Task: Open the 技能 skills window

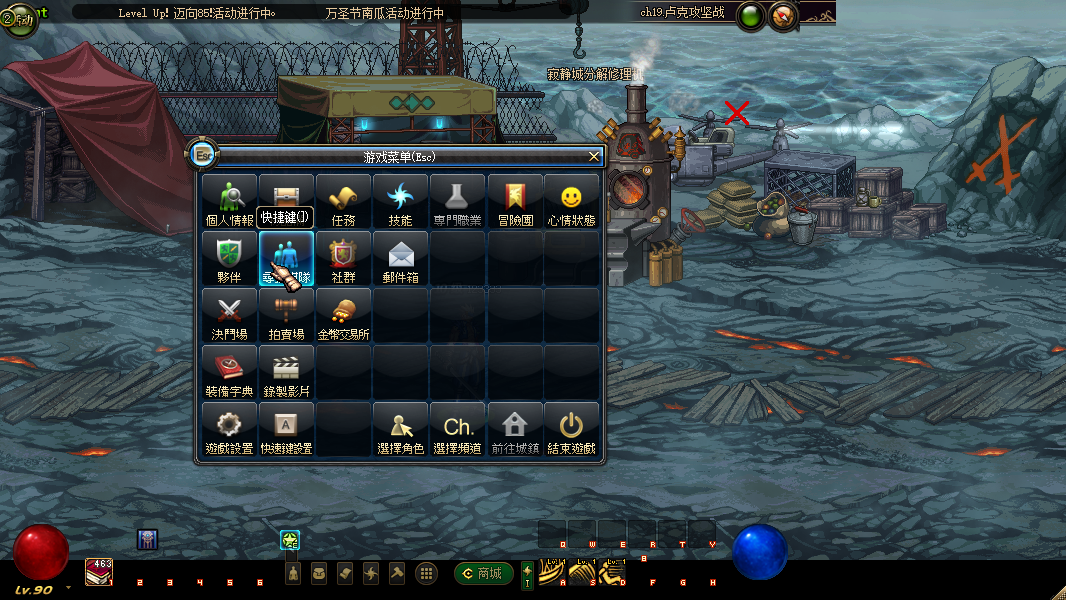Action: [x=400, y=202]
